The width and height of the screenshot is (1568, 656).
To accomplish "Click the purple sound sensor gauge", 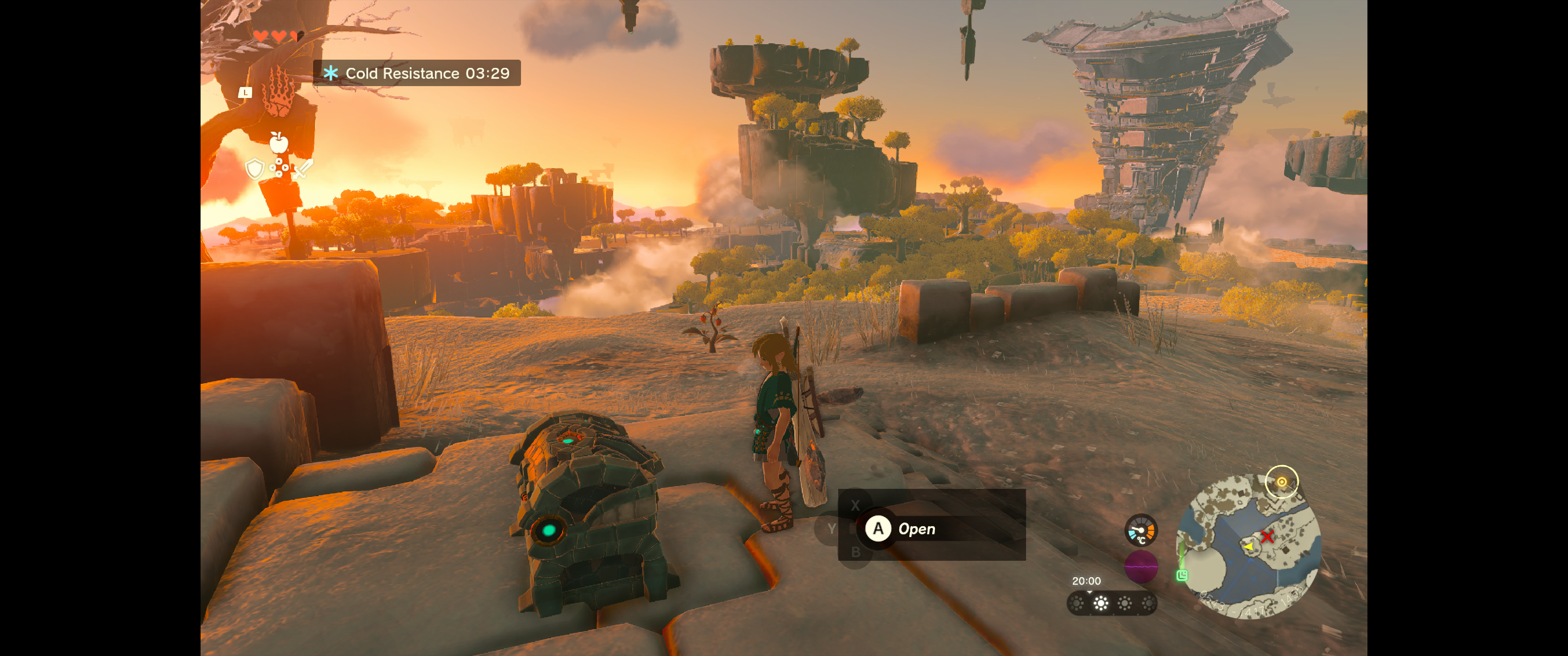I will (1140, 567).
